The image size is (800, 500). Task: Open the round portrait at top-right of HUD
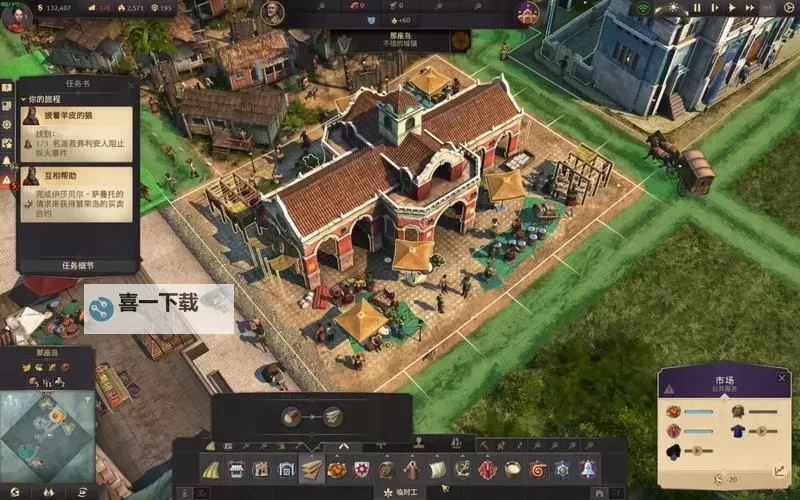pos(528,12)
